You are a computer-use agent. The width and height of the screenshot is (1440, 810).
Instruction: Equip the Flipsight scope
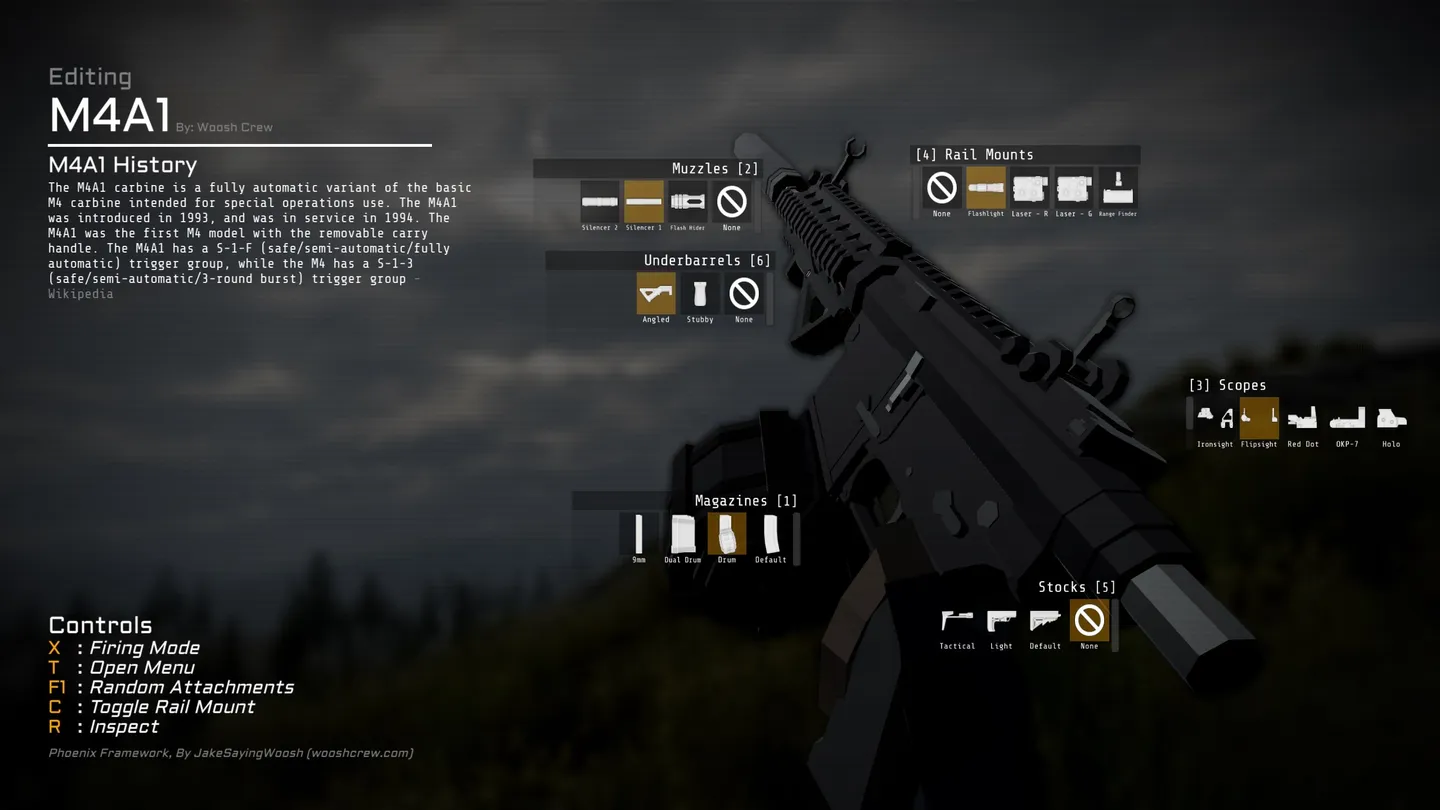[x=1259, y=418]
